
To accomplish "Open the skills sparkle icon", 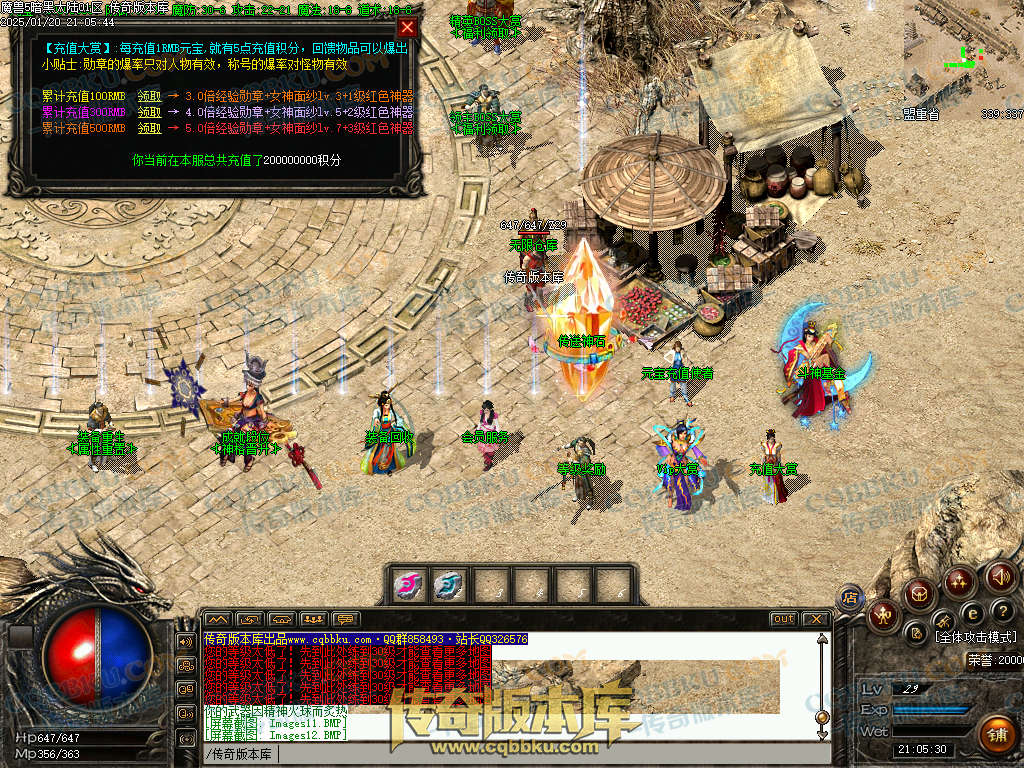I will 960,581.
